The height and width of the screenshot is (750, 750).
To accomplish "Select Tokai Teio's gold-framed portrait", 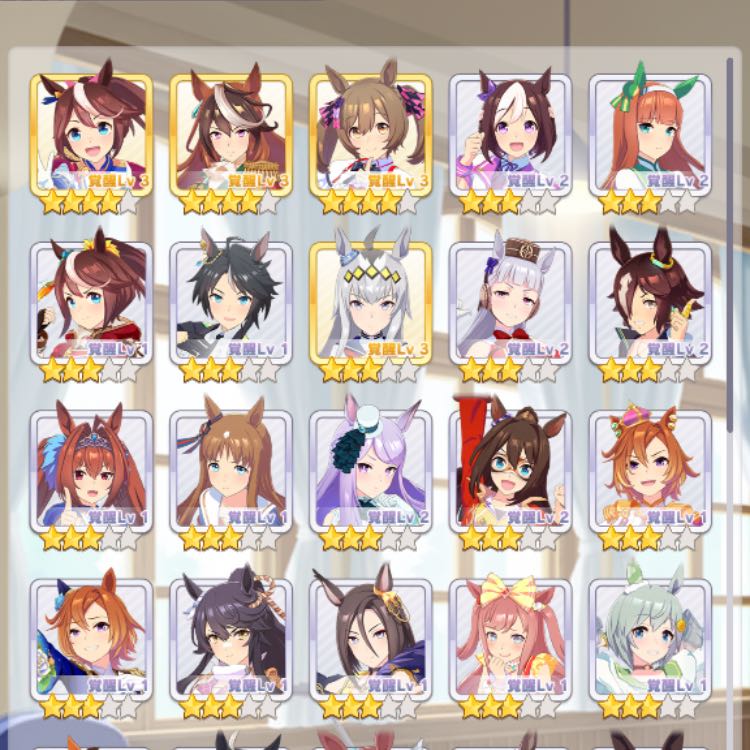I will click(x=91, y=133).
